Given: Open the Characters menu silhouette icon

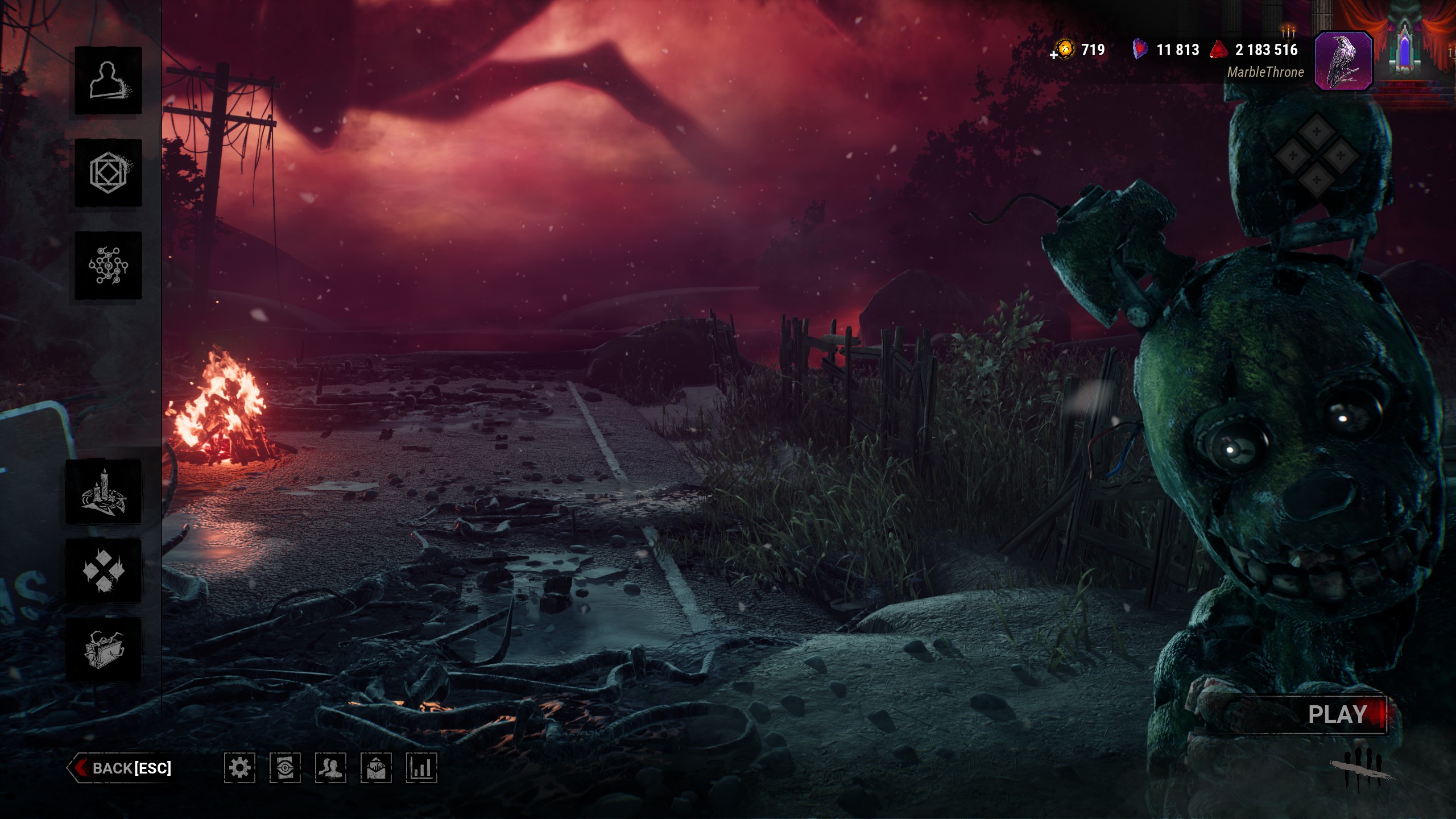Looking at the screenshot, I should point(108,80).
